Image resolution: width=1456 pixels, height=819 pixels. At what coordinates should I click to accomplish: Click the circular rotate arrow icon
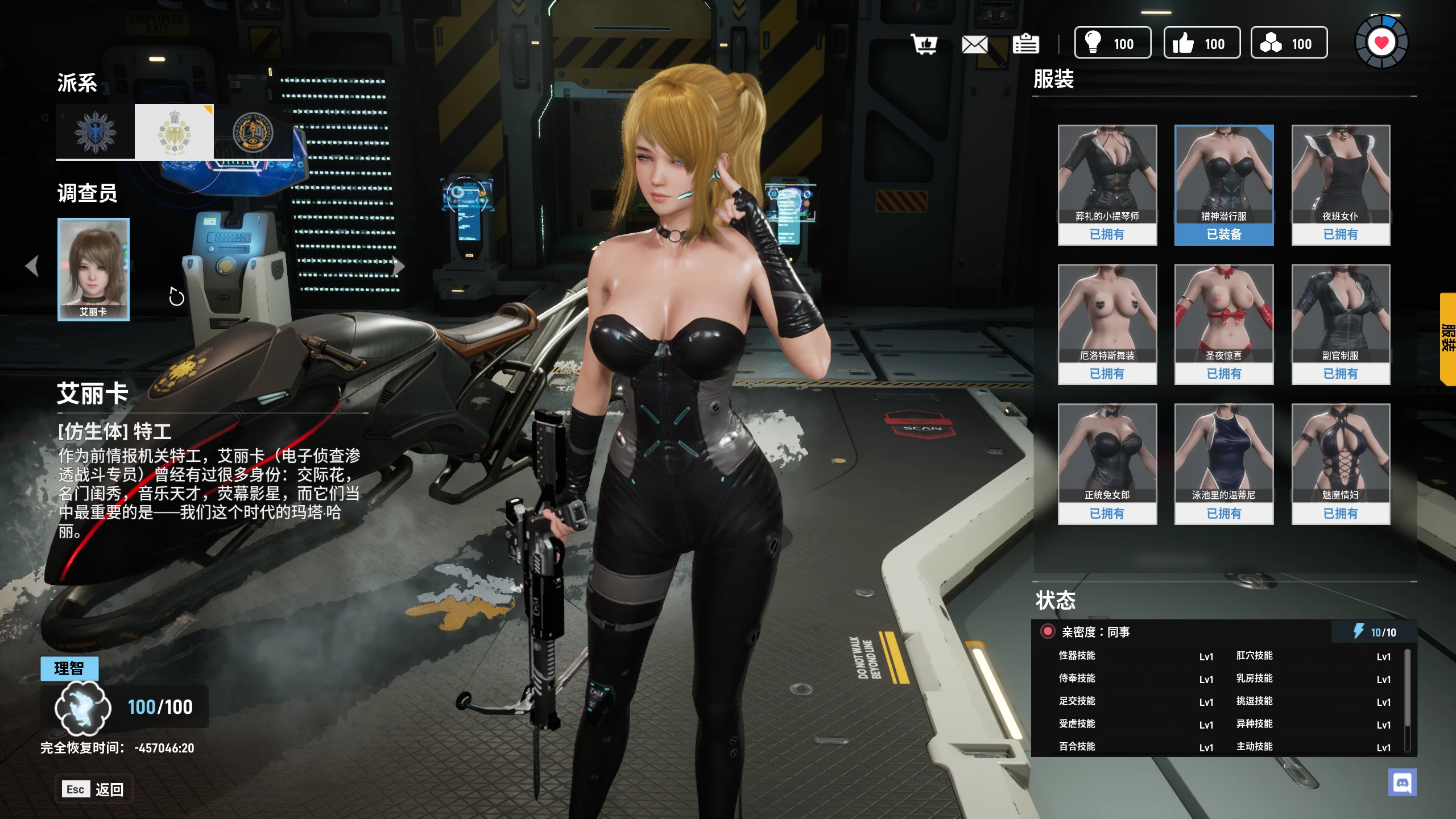click(177, 296)
